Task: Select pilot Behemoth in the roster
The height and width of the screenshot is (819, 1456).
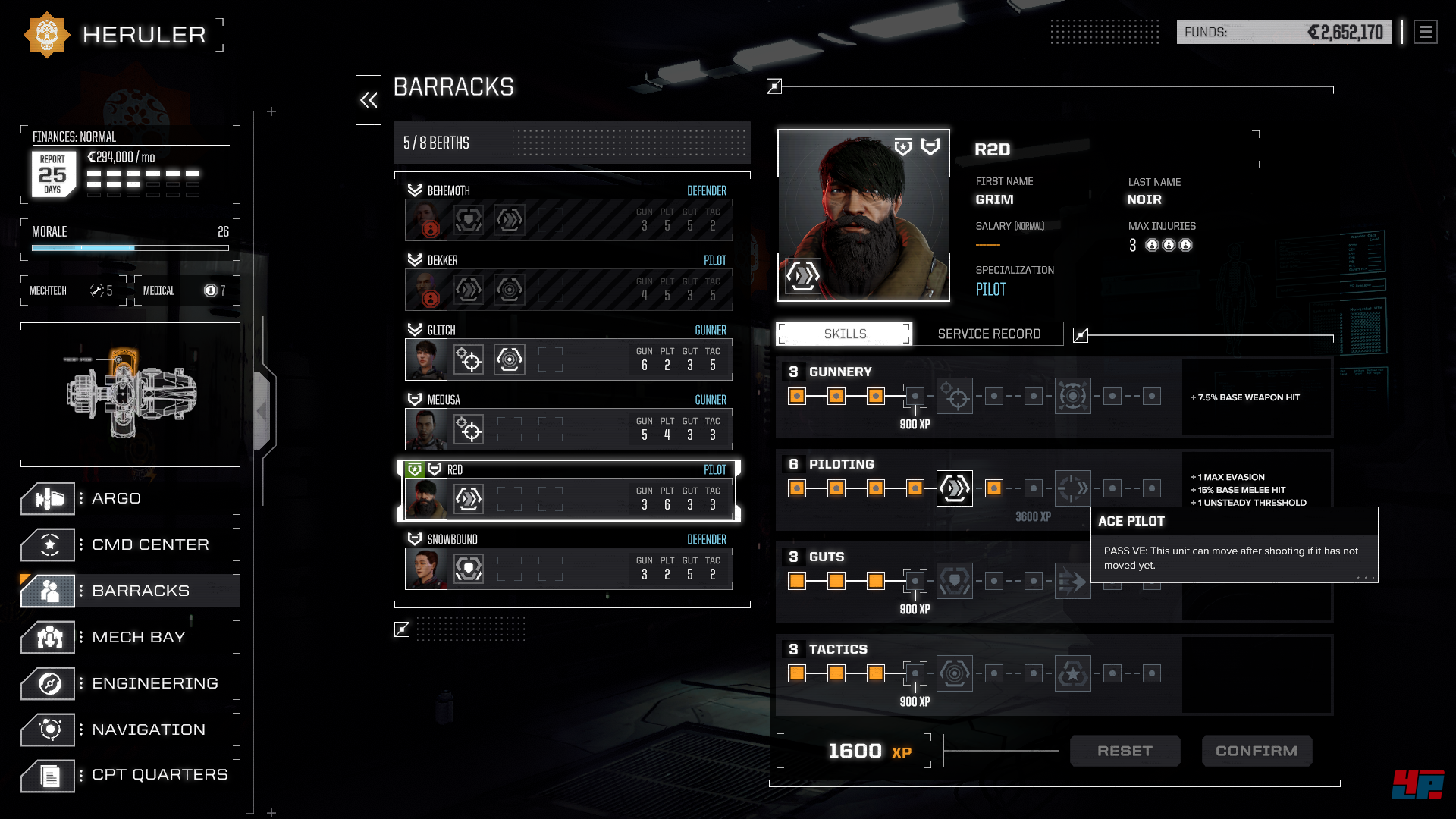Action: coord(569,211)
